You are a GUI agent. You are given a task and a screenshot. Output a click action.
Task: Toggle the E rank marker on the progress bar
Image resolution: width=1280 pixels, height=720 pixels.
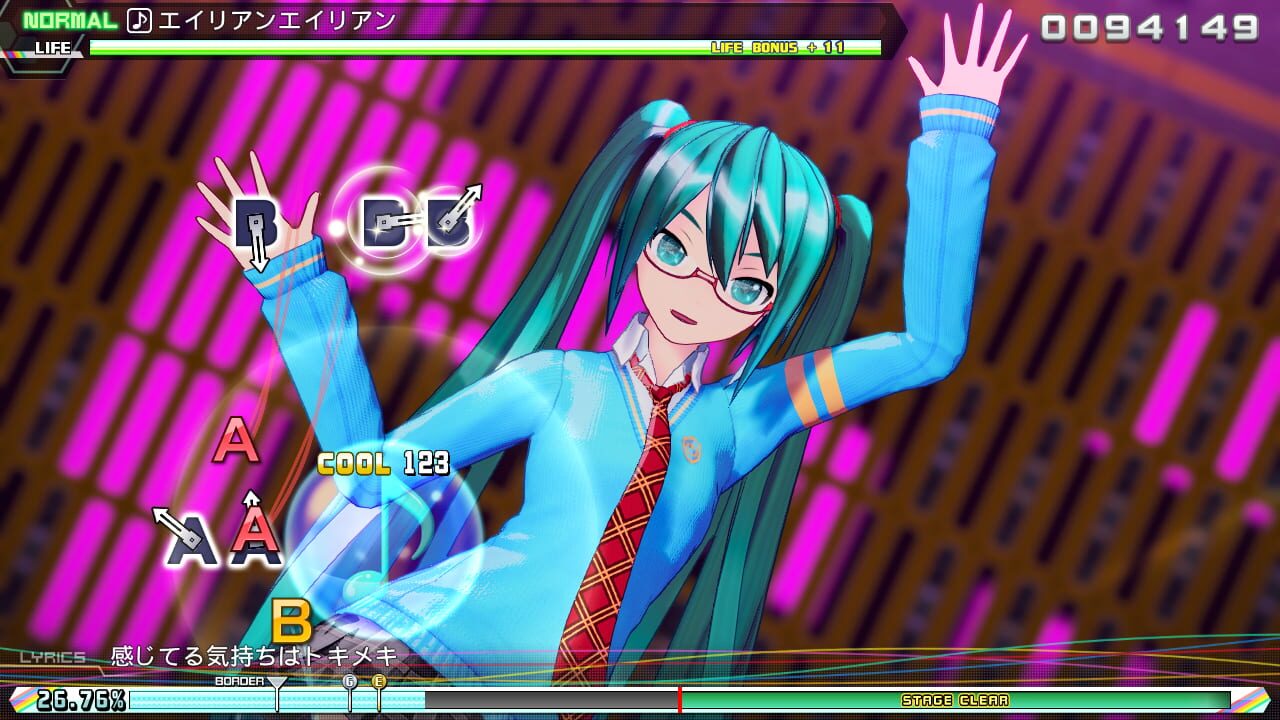378,681
